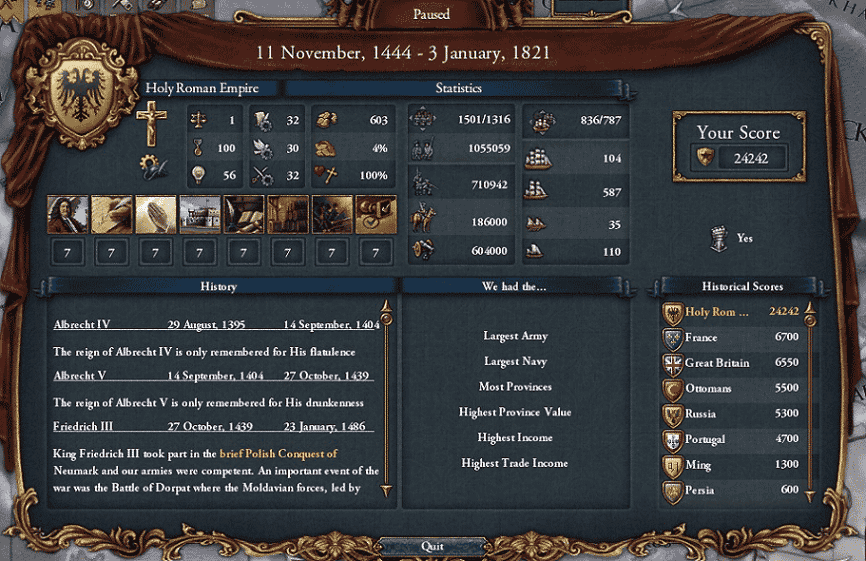Select the France row in Historical Scores
The image size is (866, 561).
735,338
